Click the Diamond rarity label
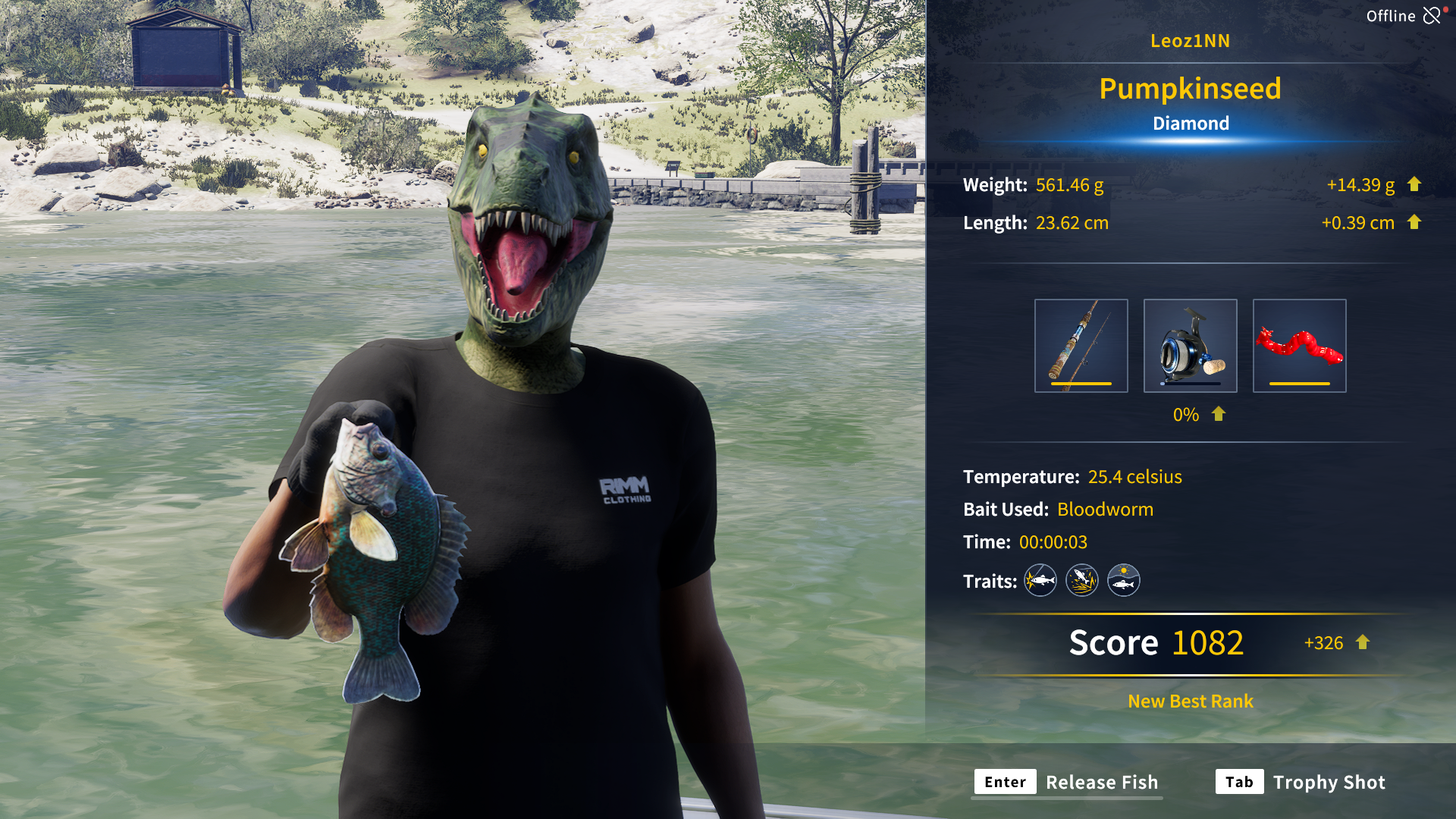The height and width of the screenshot is (819, 1456). (1191, 123)
